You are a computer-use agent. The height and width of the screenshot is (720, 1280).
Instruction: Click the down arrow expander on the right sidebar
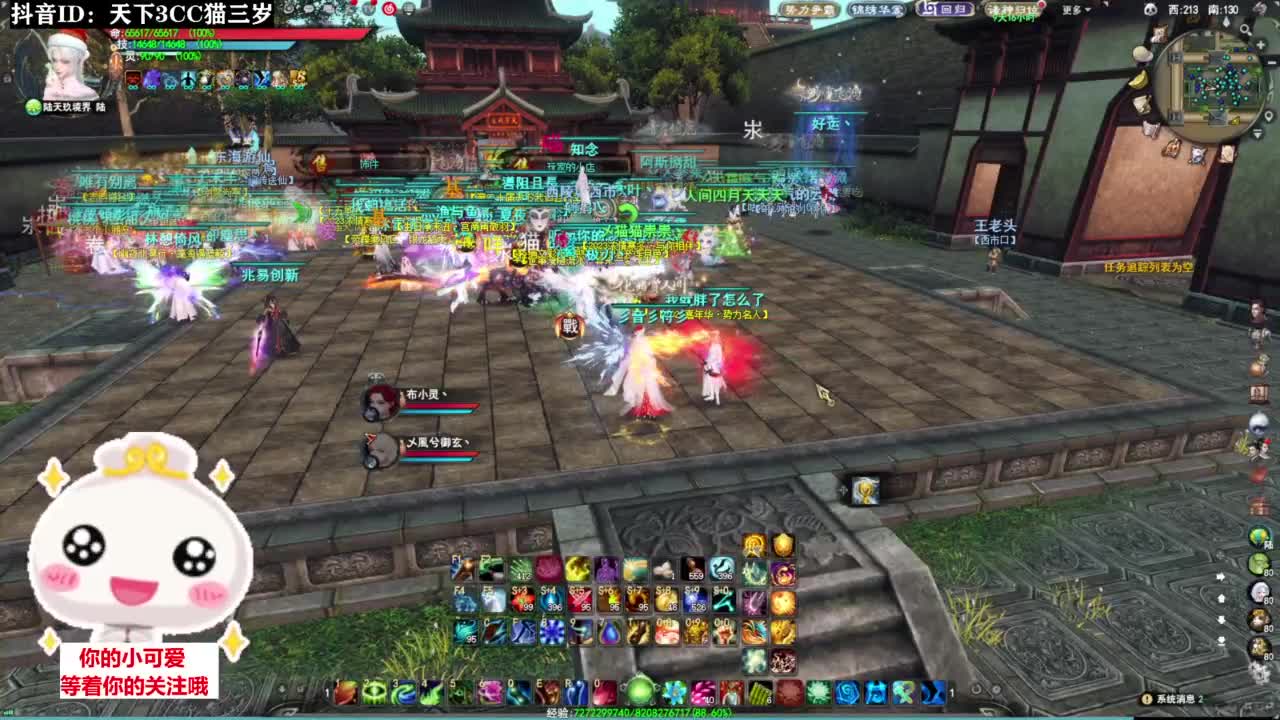[x=1222, y=620]
